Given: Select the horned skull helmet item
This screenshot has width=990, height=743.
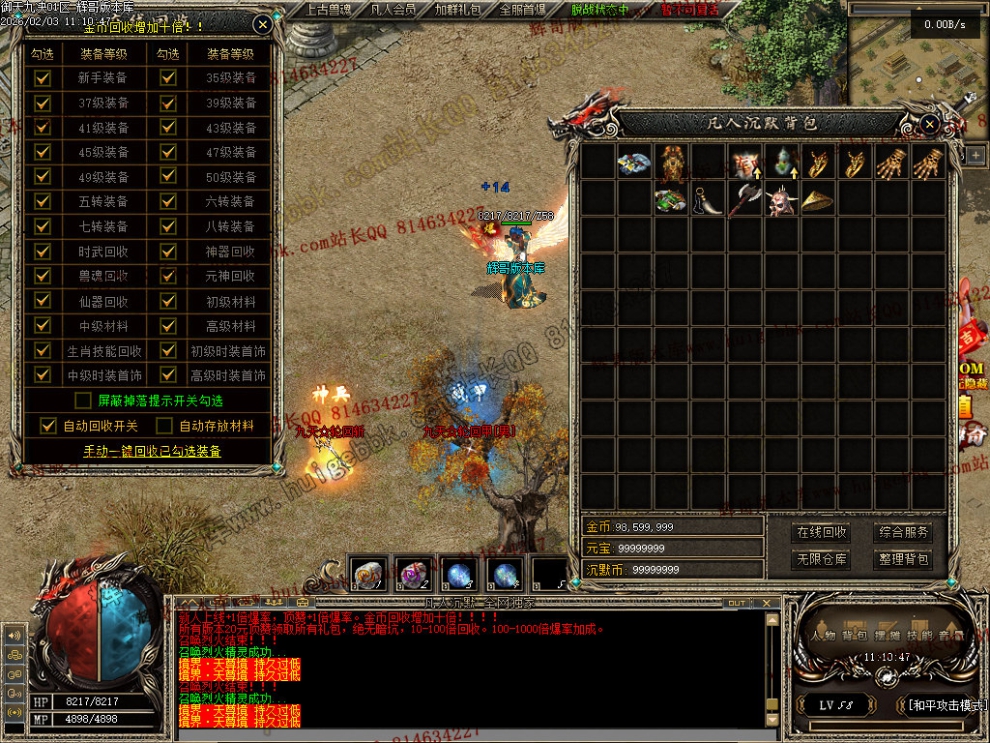Looking at the screenshot, I should pos(782,199).
